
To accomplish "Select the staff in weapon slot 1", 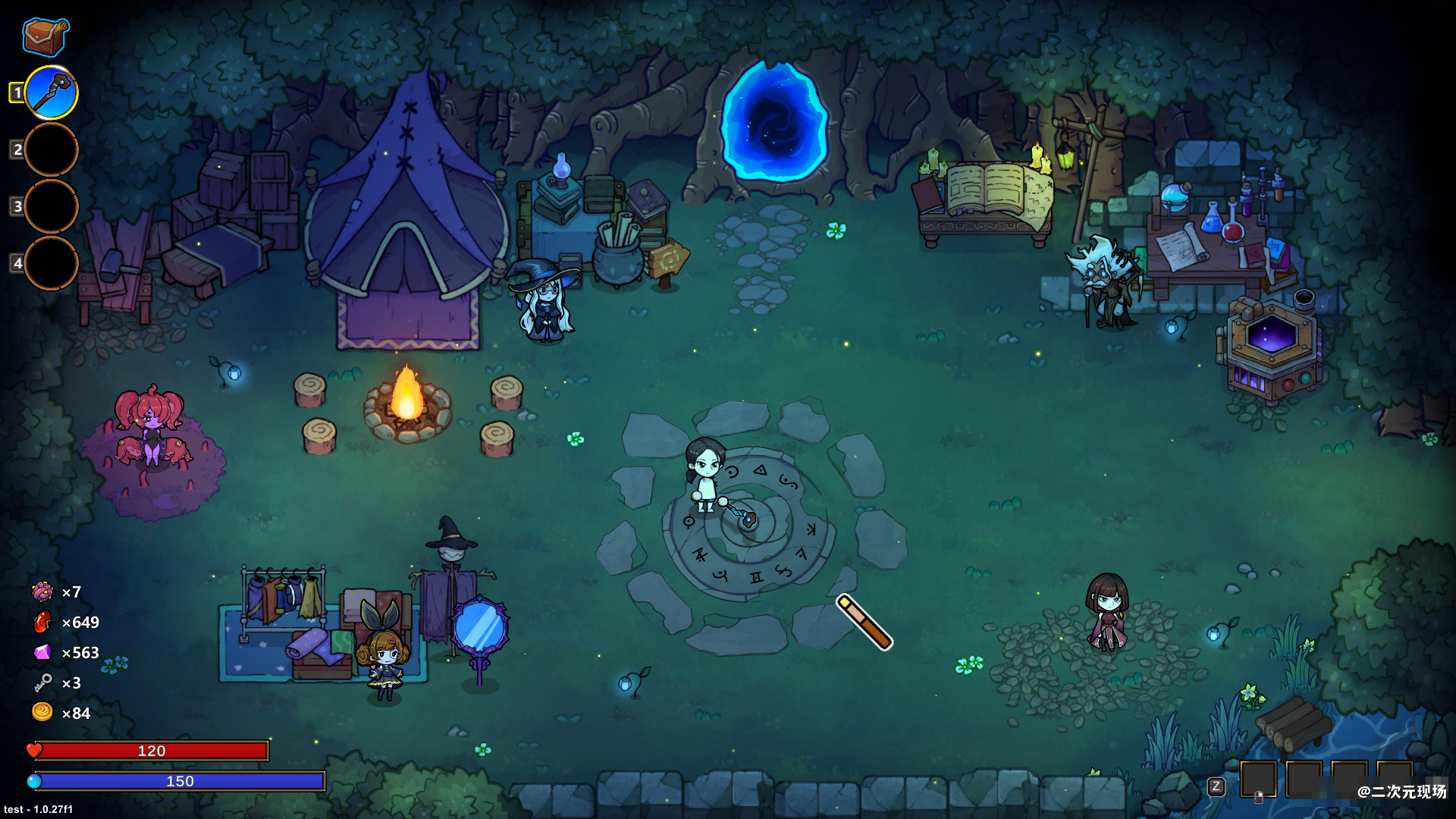I will pyautogui.click(x=52, y=93).
